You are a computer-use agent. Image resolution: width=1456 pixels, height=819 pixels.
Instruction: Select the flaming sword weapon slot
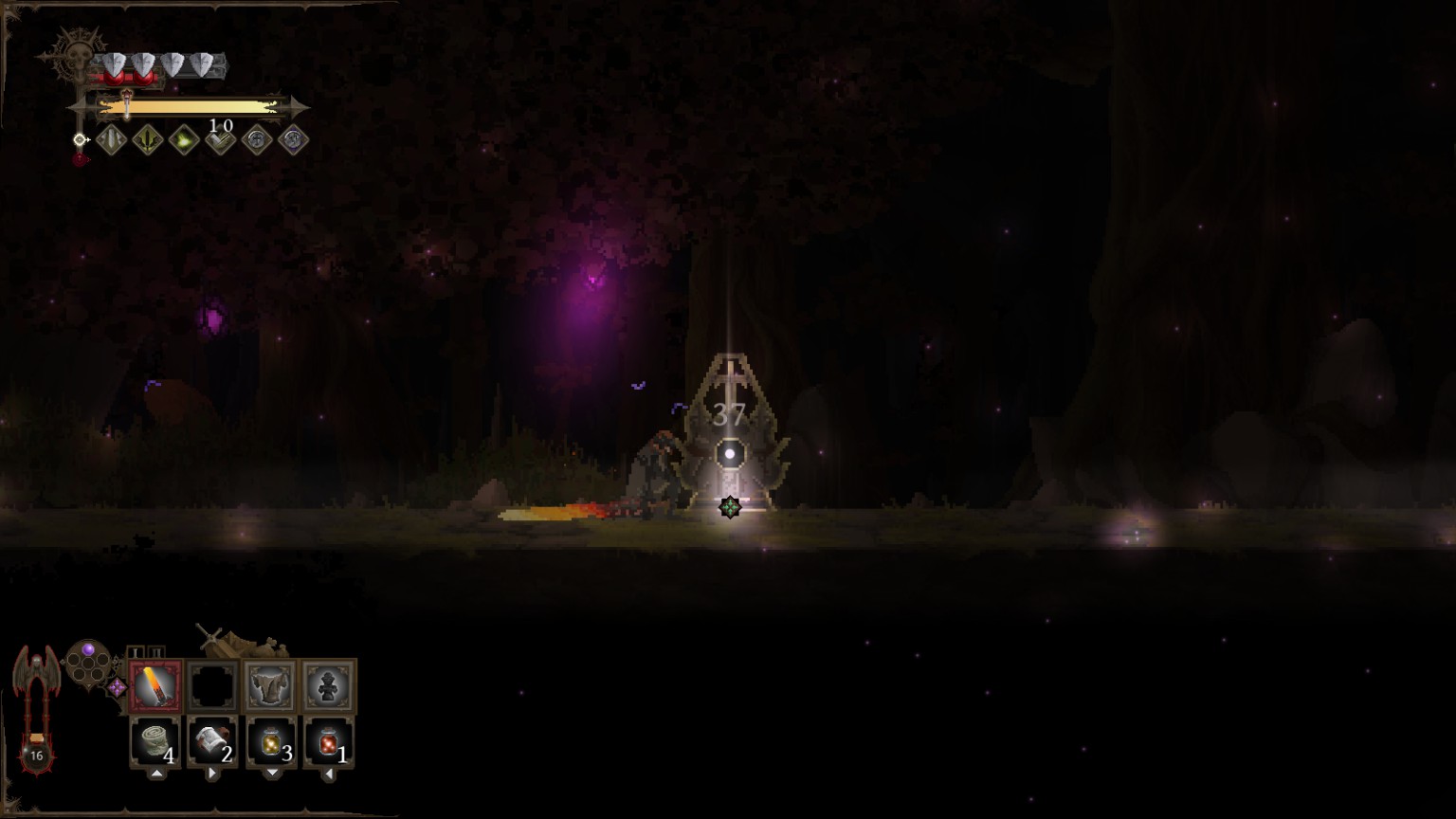coord(155,685)
